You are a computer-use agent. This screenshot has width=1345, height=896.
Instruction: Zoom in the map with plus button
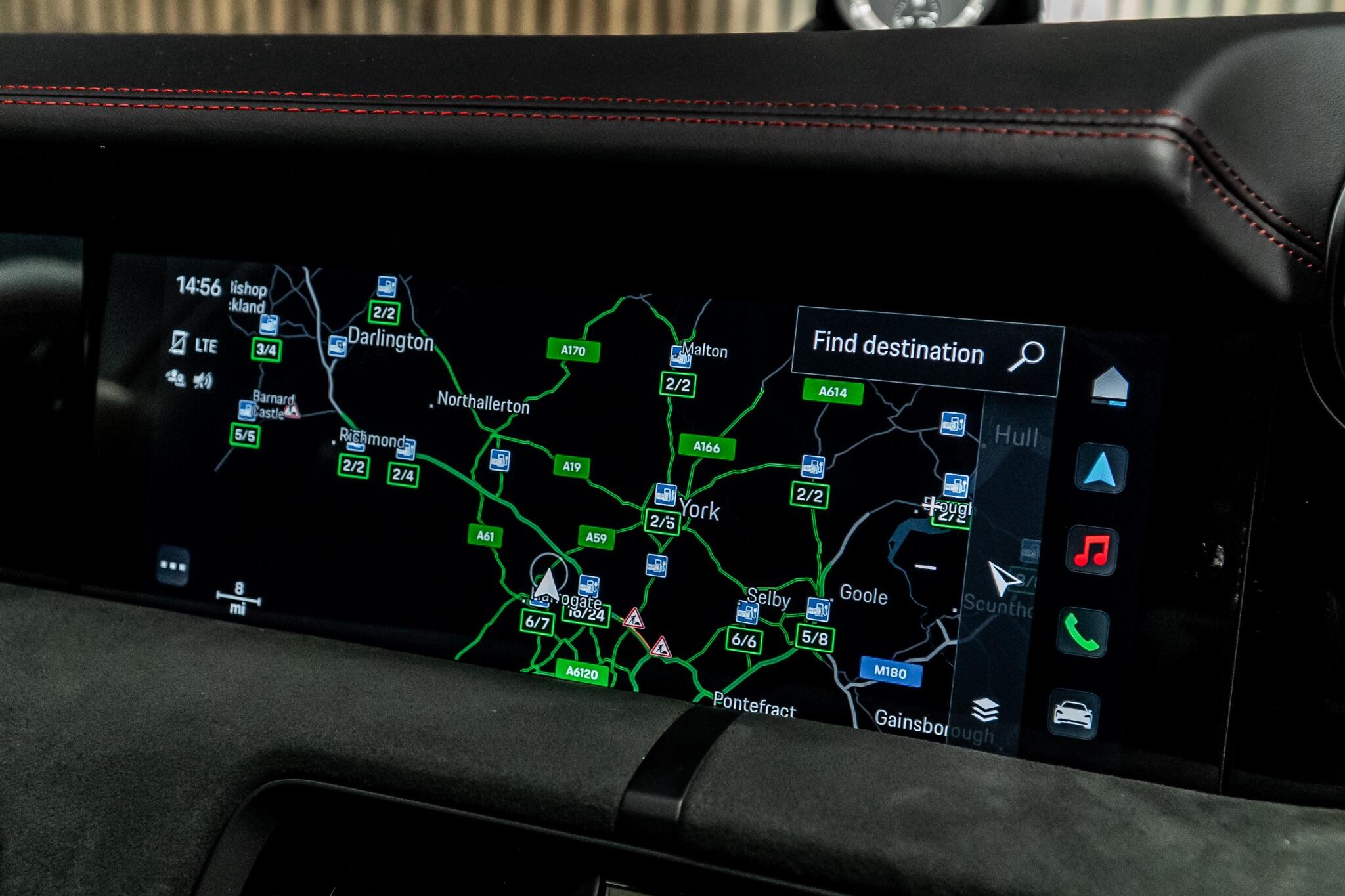coord(931,505)
